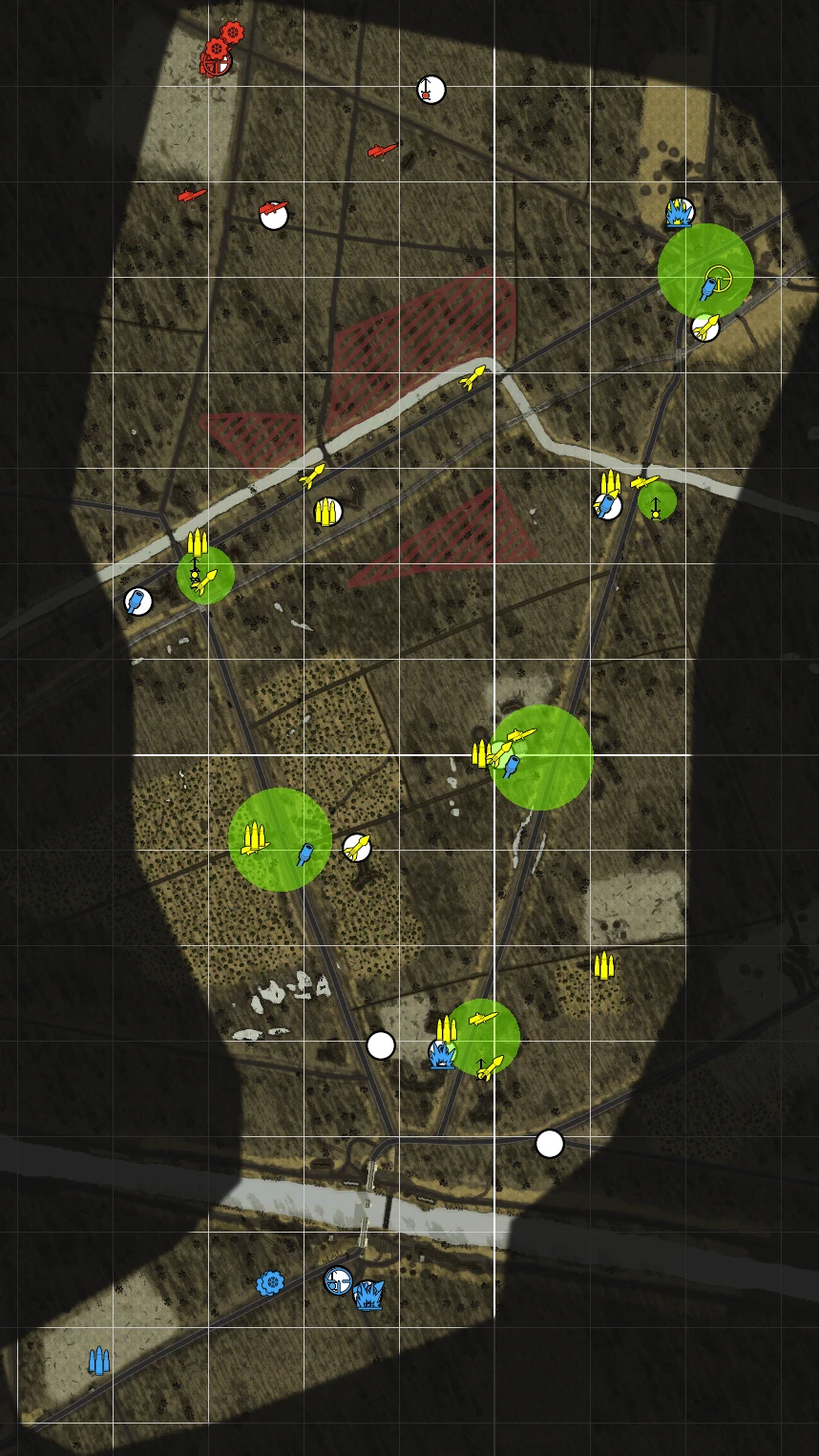Viewport: 819px width, 1456px height.
Task: Select the red rocket in white circle
Action: [274, 215]
